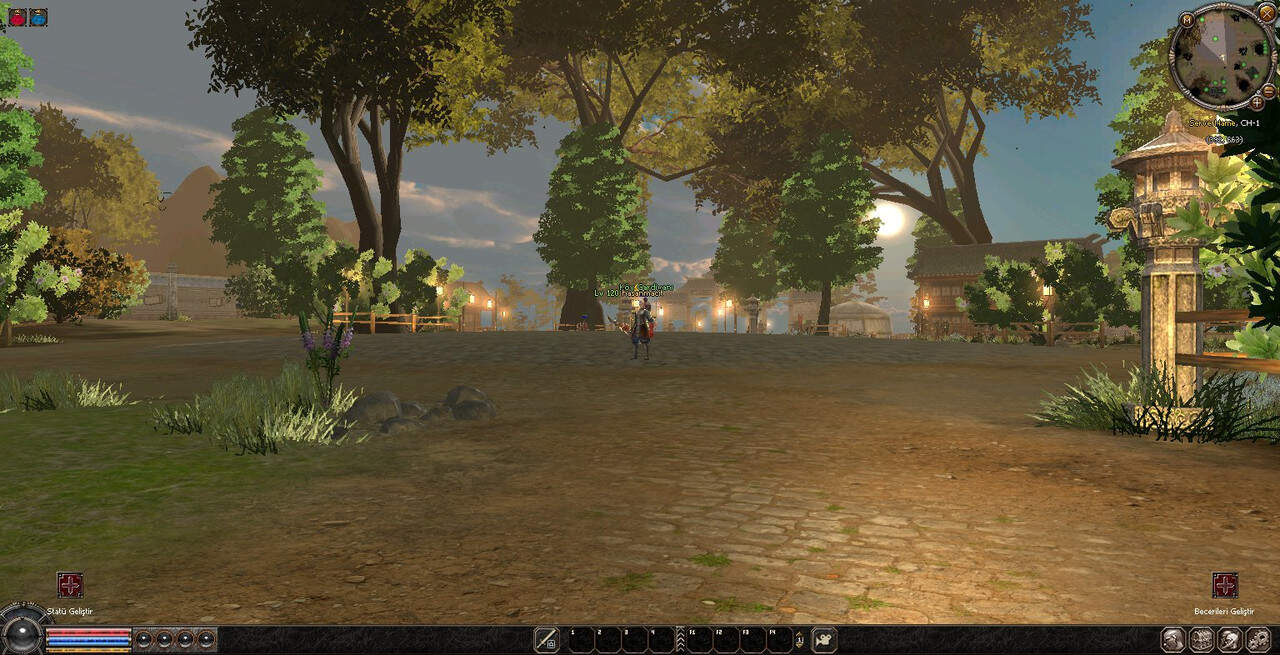
Task: Open the helmet icon next to the gears
Action: click(x=1230, y=639)
